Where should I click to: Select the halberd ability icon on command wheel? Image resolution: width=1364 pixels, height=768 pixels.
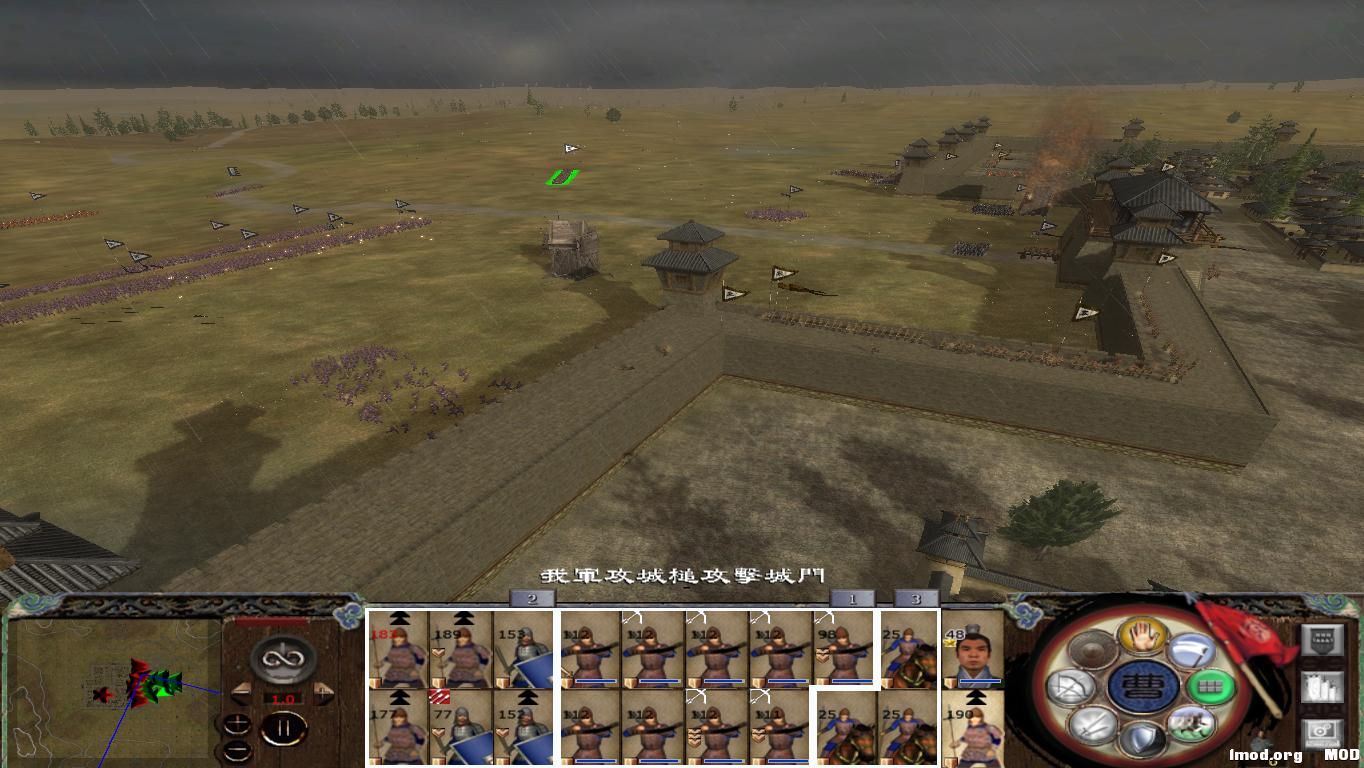coord(1192,650)
